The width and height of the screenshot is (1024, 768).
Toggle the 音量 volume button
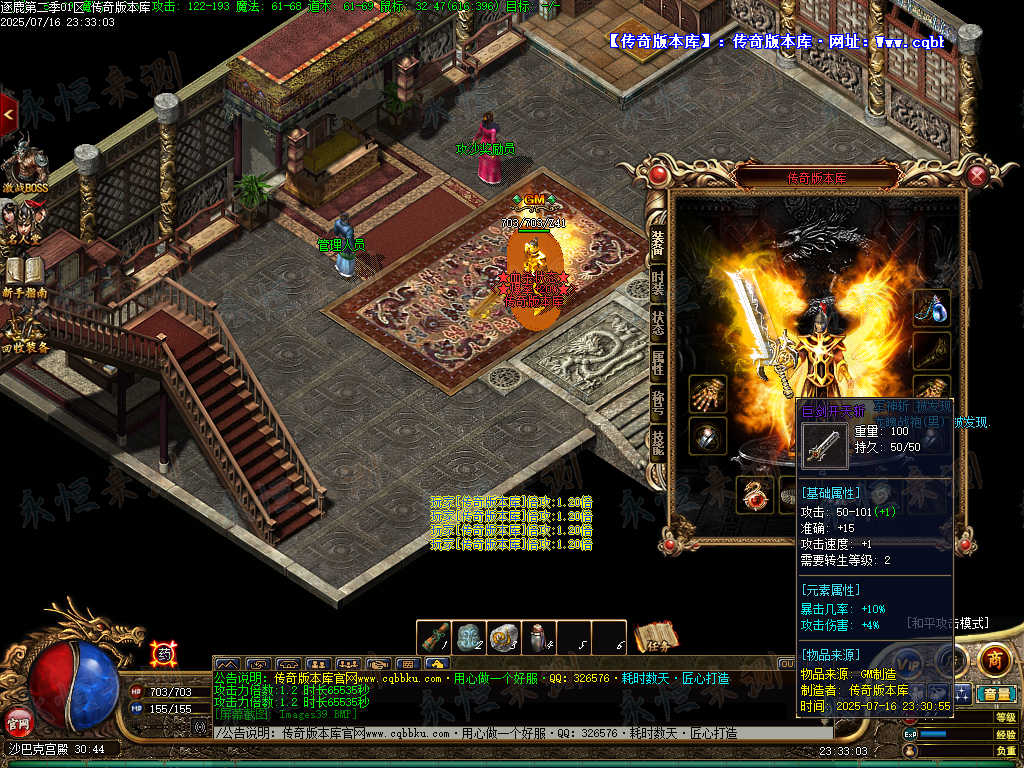click(x=996, y=693)
